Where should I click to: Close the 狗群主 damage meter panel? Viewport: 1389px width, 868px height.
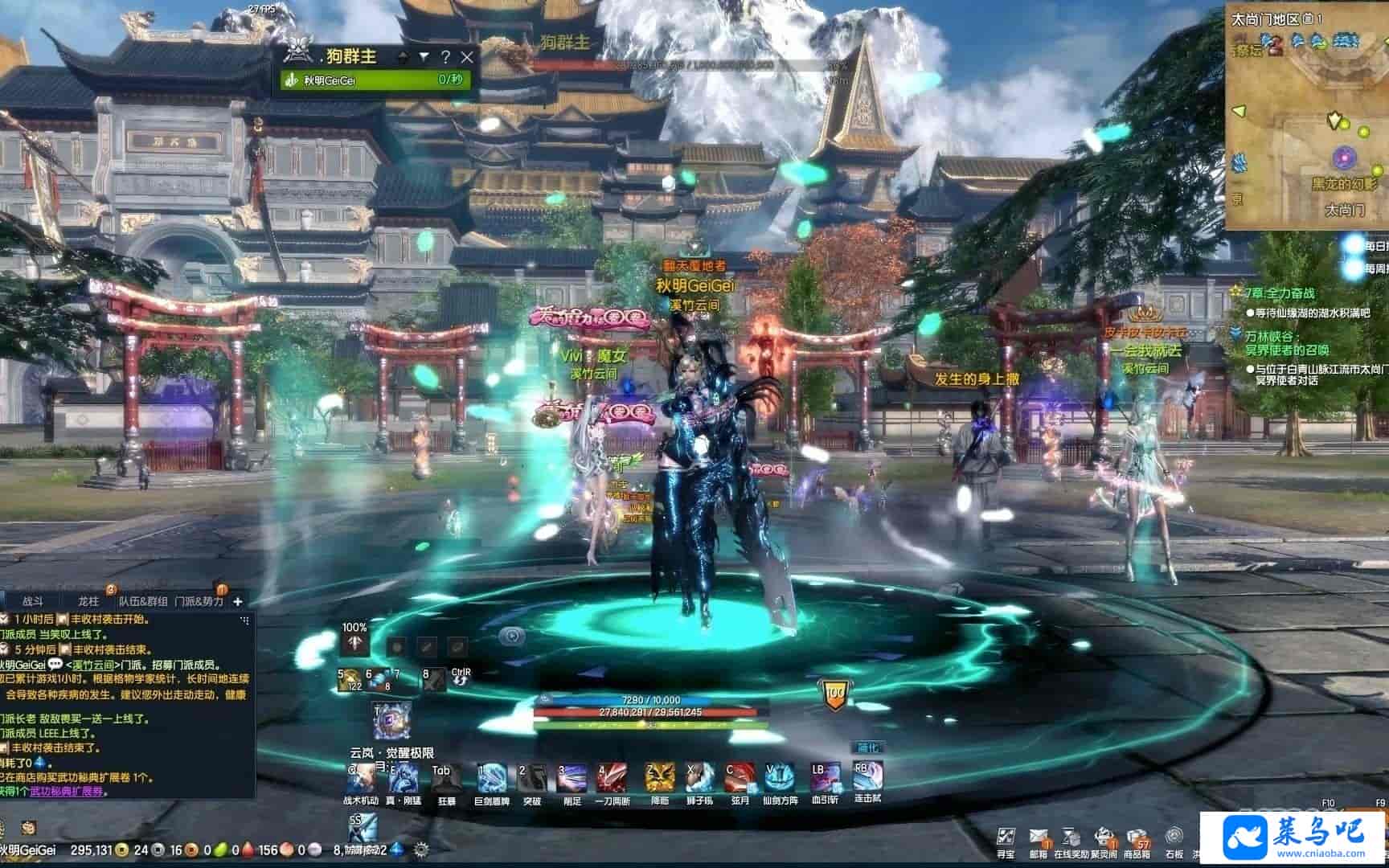point(467,57)
